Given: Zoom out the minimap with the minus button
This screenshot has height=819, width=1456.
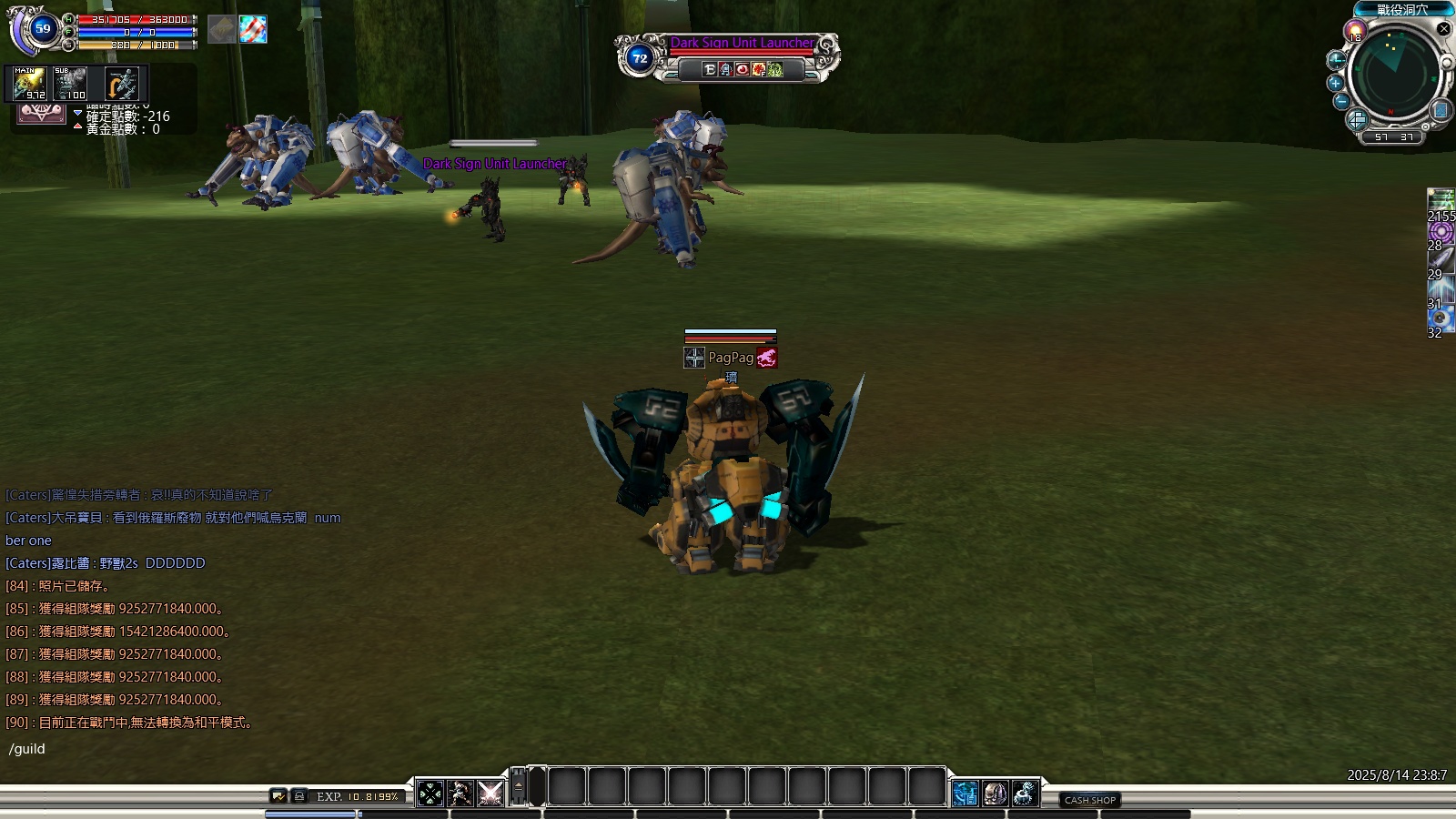Looking at the screenshot, I should tap(1341, 102).
